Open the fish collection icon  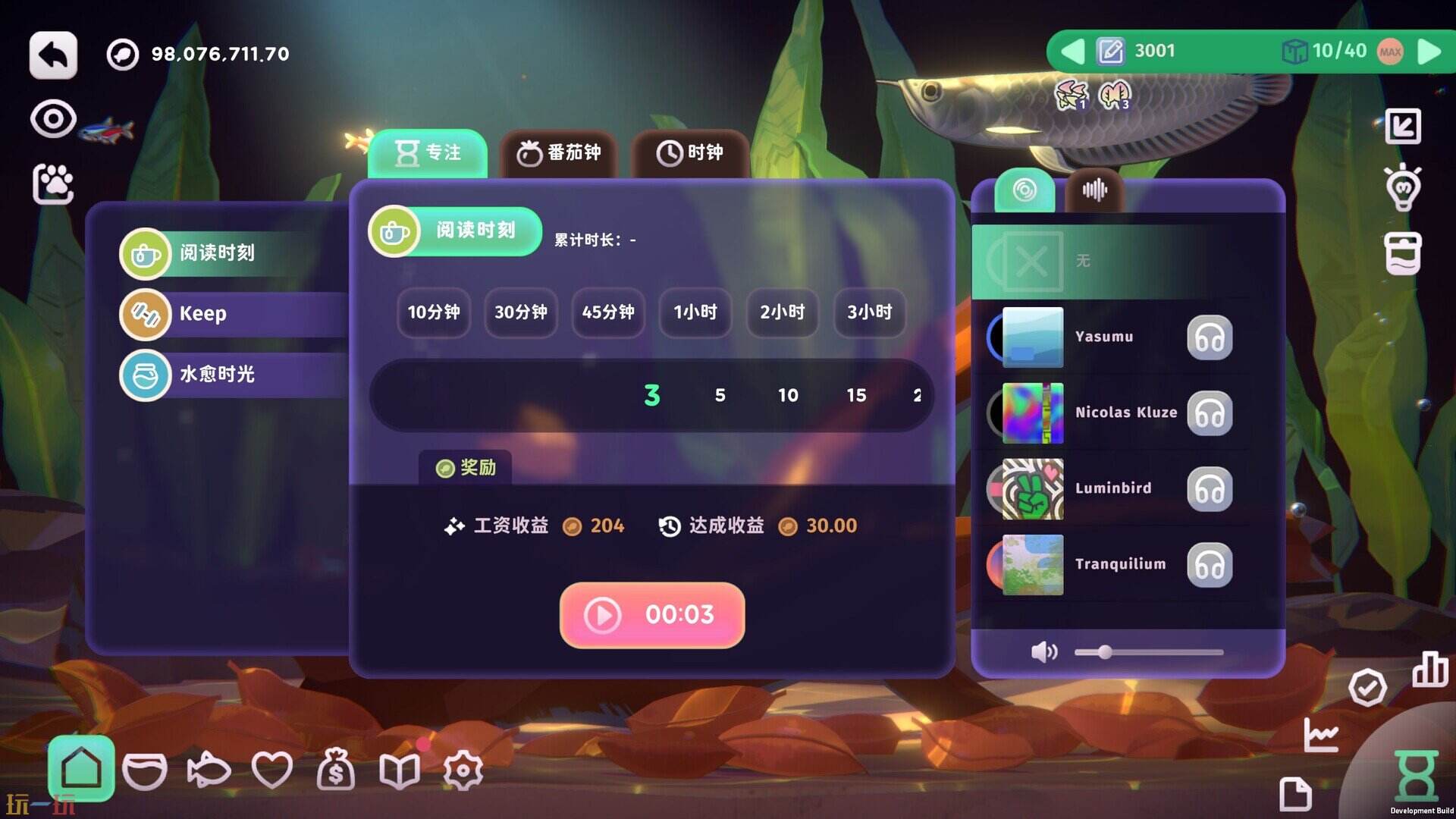pos(210,769)
